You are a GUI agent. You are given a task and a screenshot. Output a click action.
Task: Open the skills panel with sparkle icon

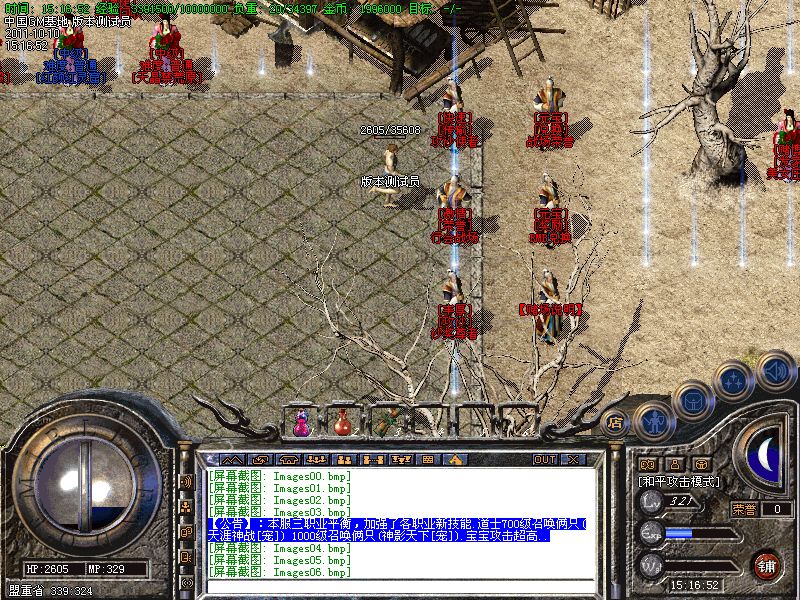[735, 379]
